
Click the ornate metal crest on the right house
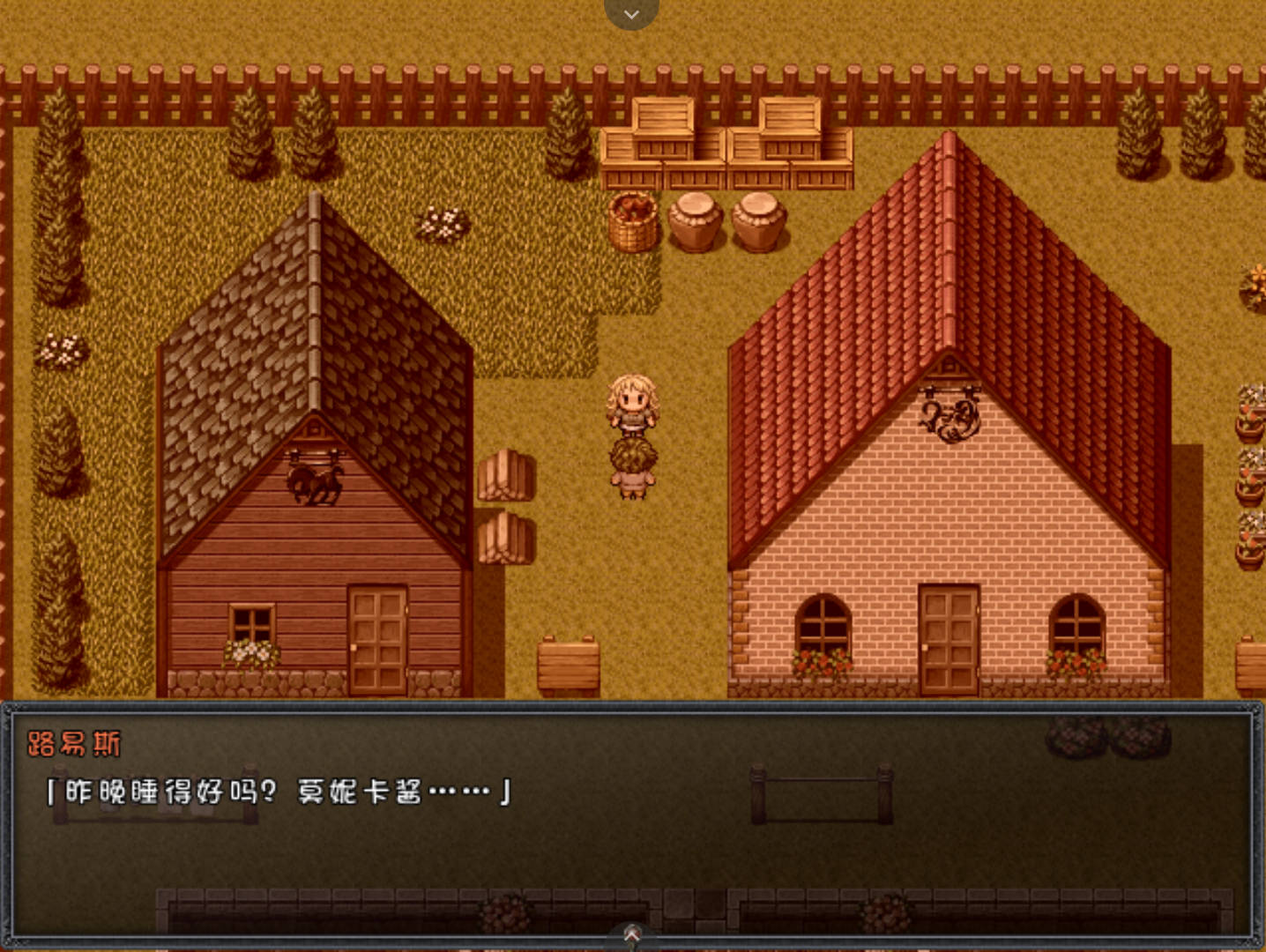click(x=948, y=419)
